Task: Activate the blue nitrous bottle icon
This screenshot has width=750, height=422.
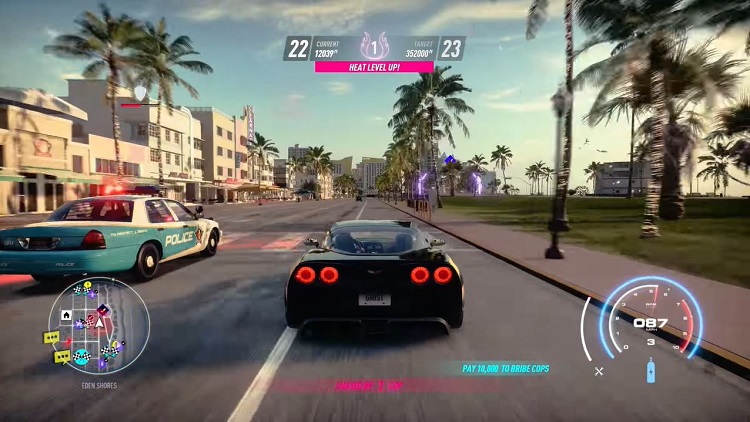Action: [651, 372]
